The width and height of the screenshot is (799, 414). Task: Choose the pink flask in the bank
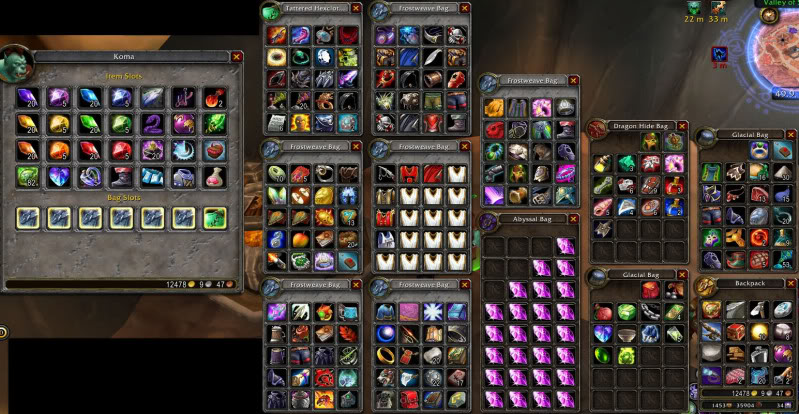coord(214,176)
